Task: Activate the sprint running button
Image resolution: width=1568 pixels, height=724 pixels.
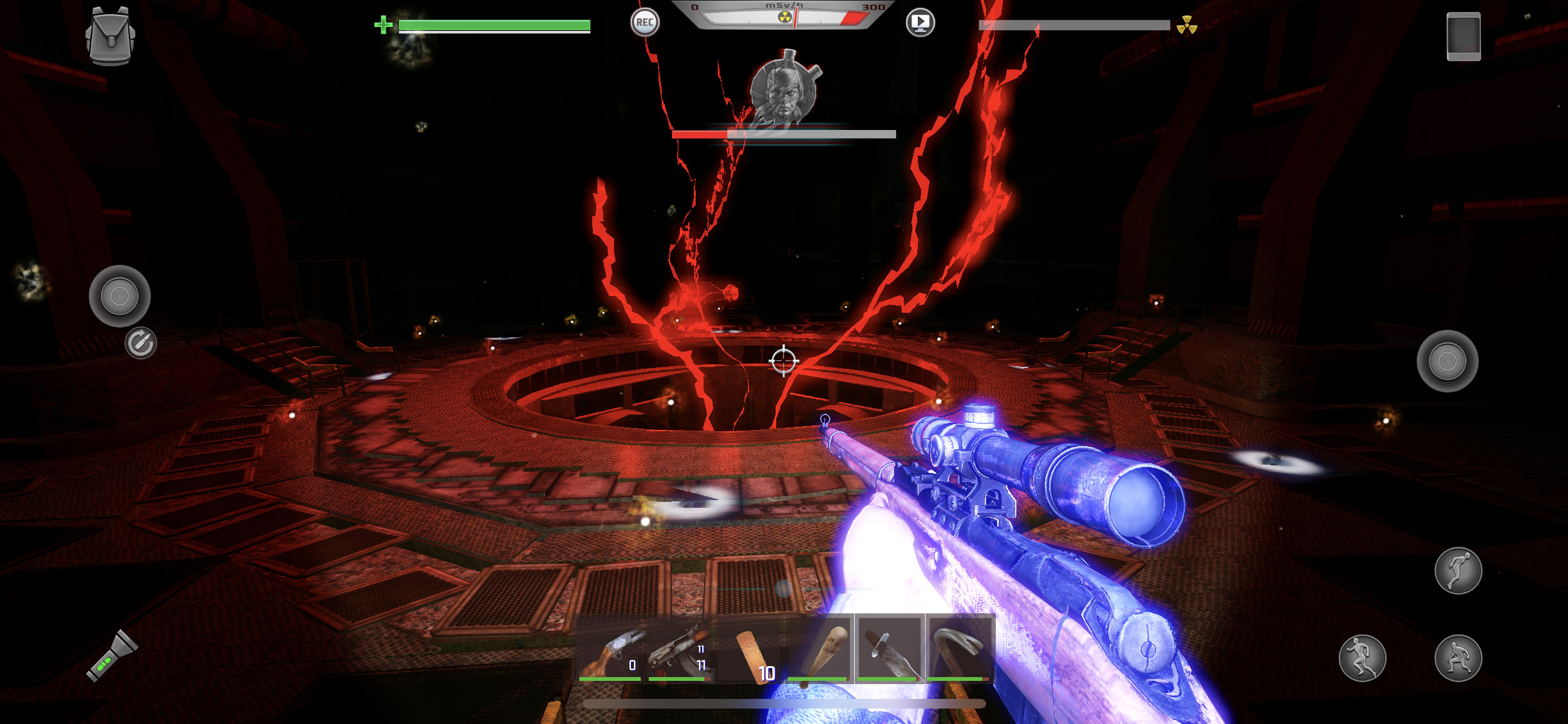Action: pos(1362,658)
